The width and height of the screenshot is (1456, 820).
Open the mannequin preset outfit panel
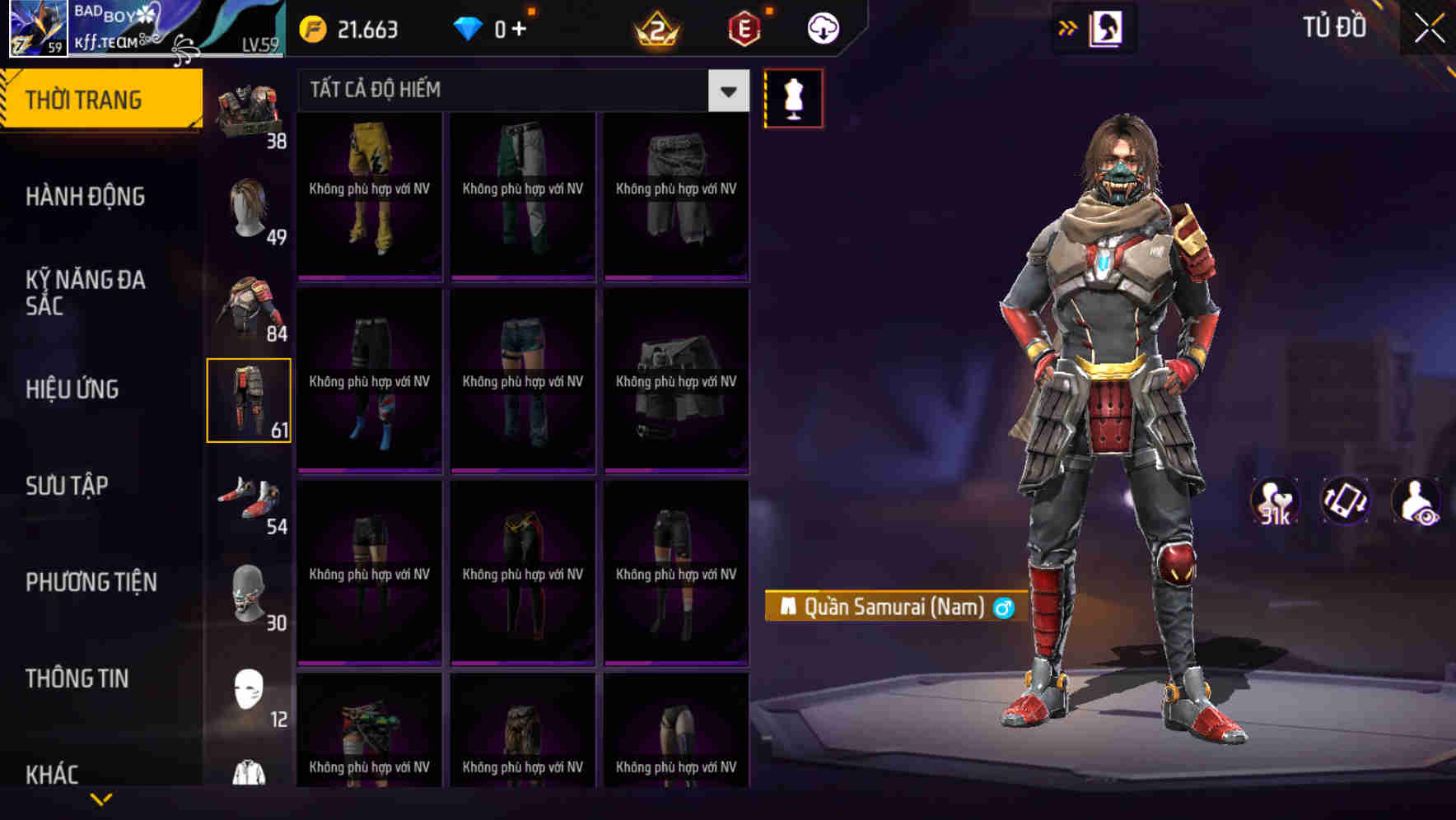793,97
